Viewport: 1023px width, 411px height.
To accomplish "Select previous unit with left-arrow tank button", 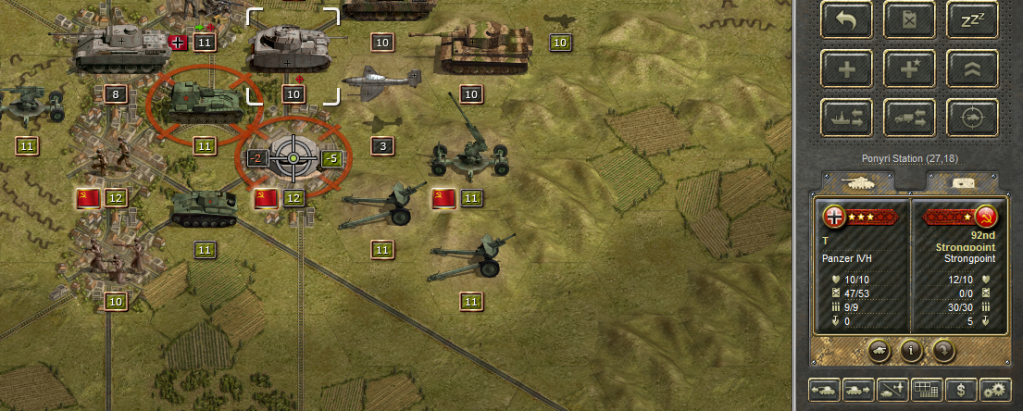I will tap(826, 389).
